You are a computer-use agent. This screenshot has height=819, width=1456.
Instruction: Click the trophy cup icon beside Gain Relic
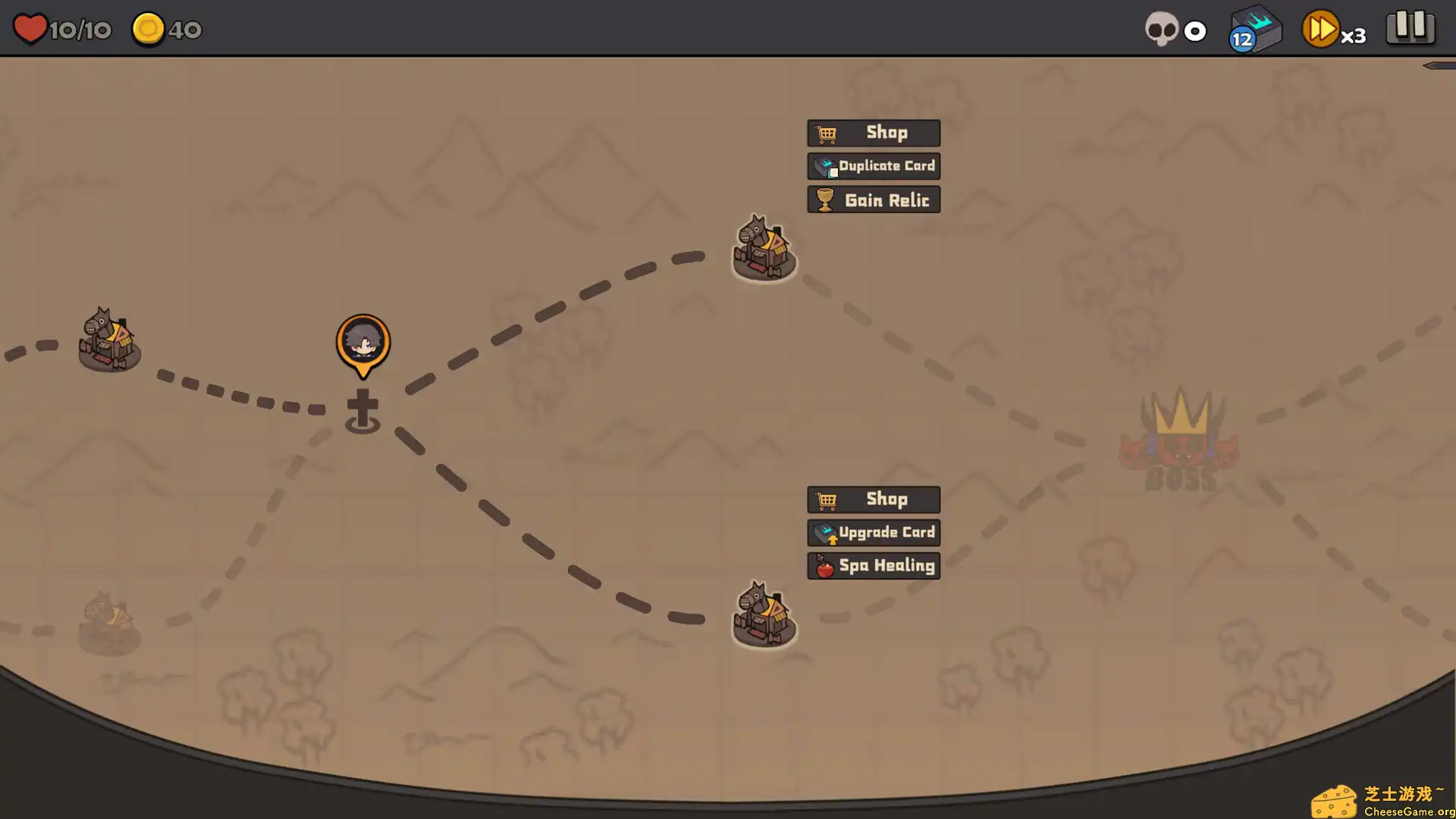824,199
